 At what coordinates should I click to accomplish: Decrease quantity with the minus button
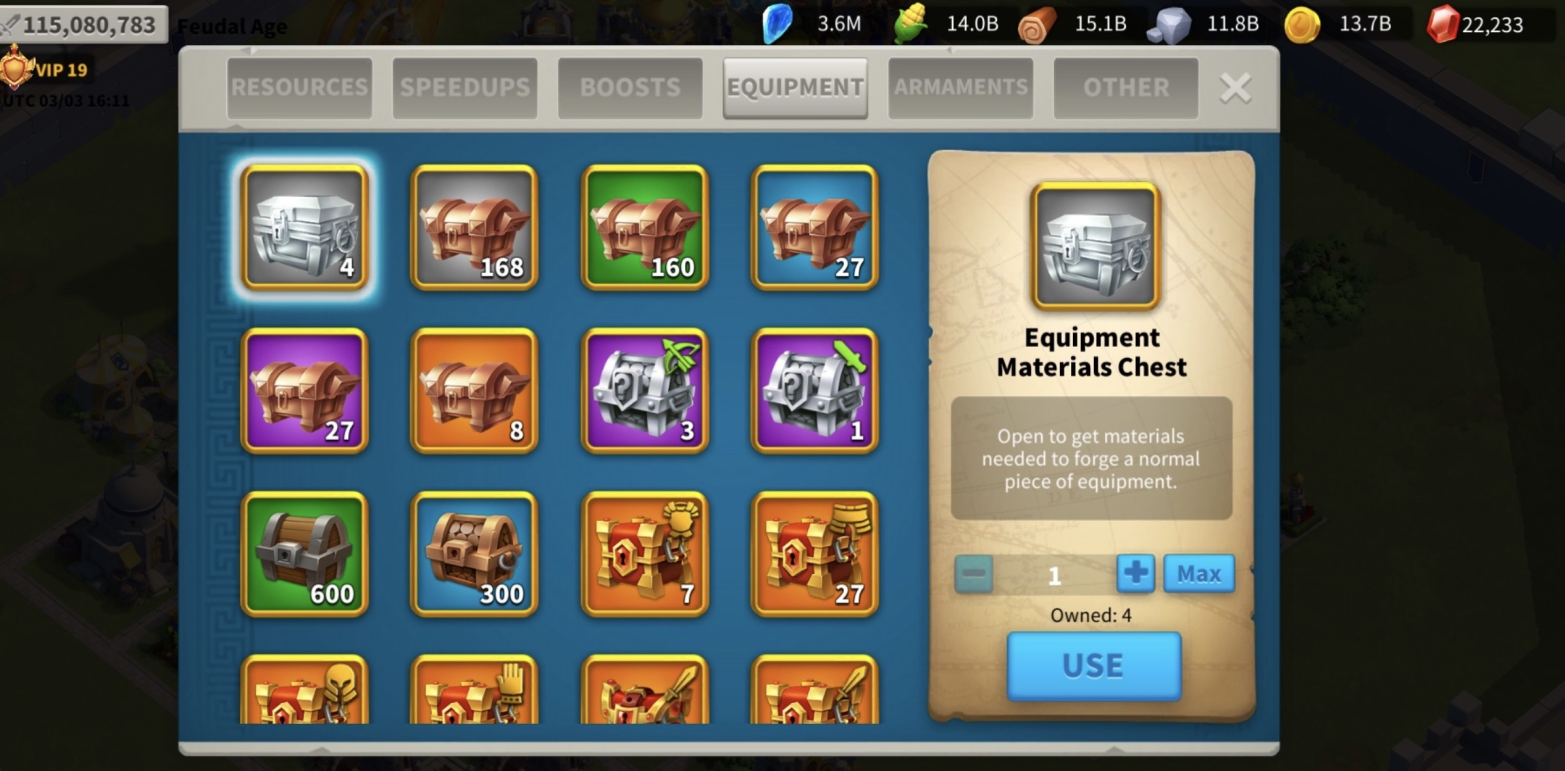pos(974,574)
